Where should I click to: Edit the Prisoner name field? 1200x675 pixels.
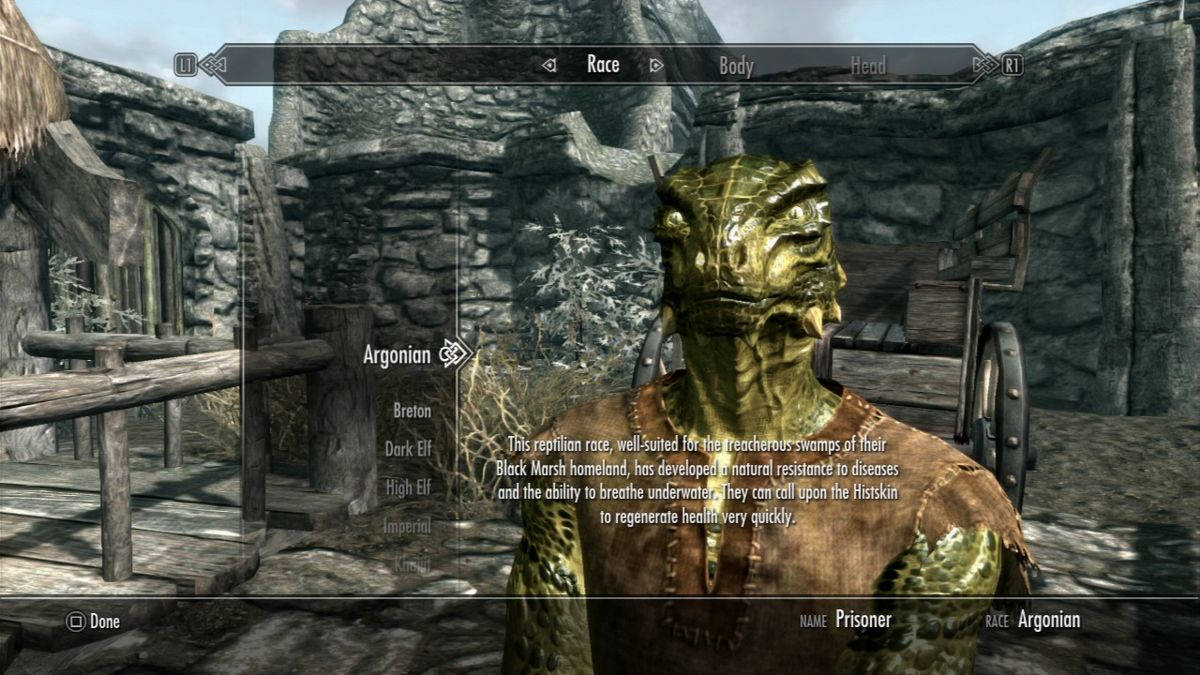863,620
